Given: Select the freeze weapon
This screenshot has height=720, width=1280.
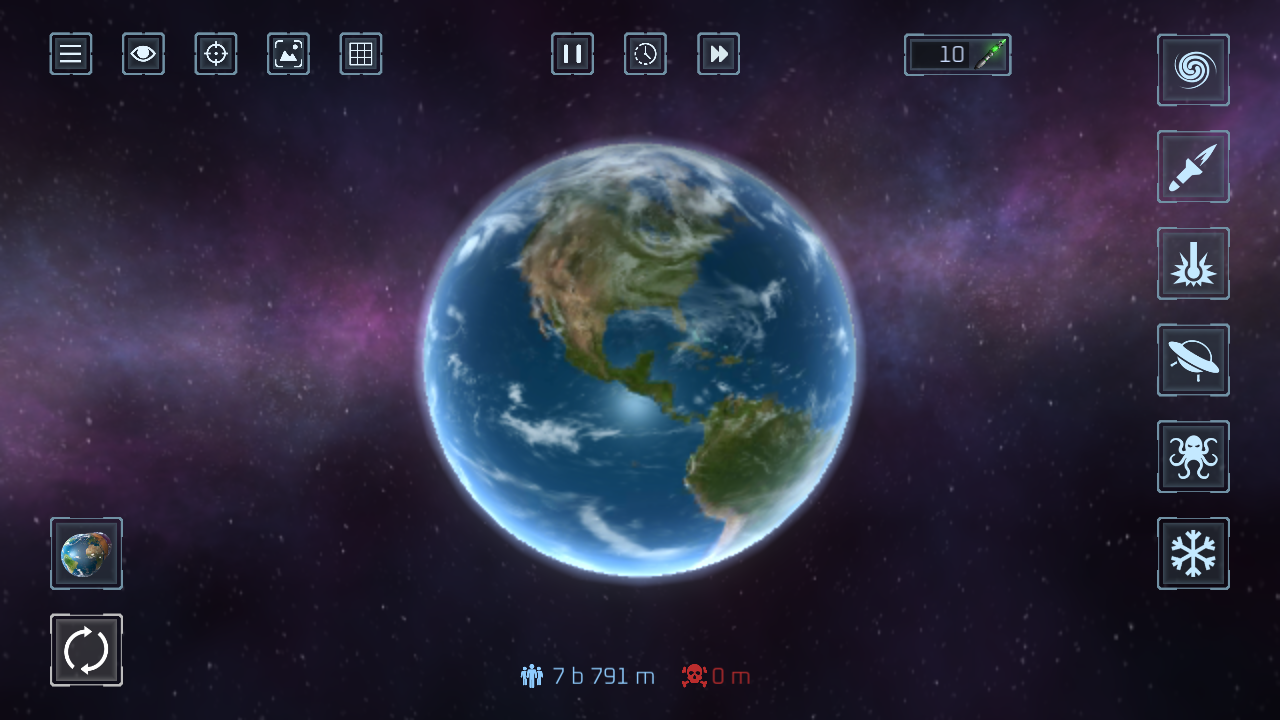Looking at the screenshot, I should click(x=1193, y=552).
